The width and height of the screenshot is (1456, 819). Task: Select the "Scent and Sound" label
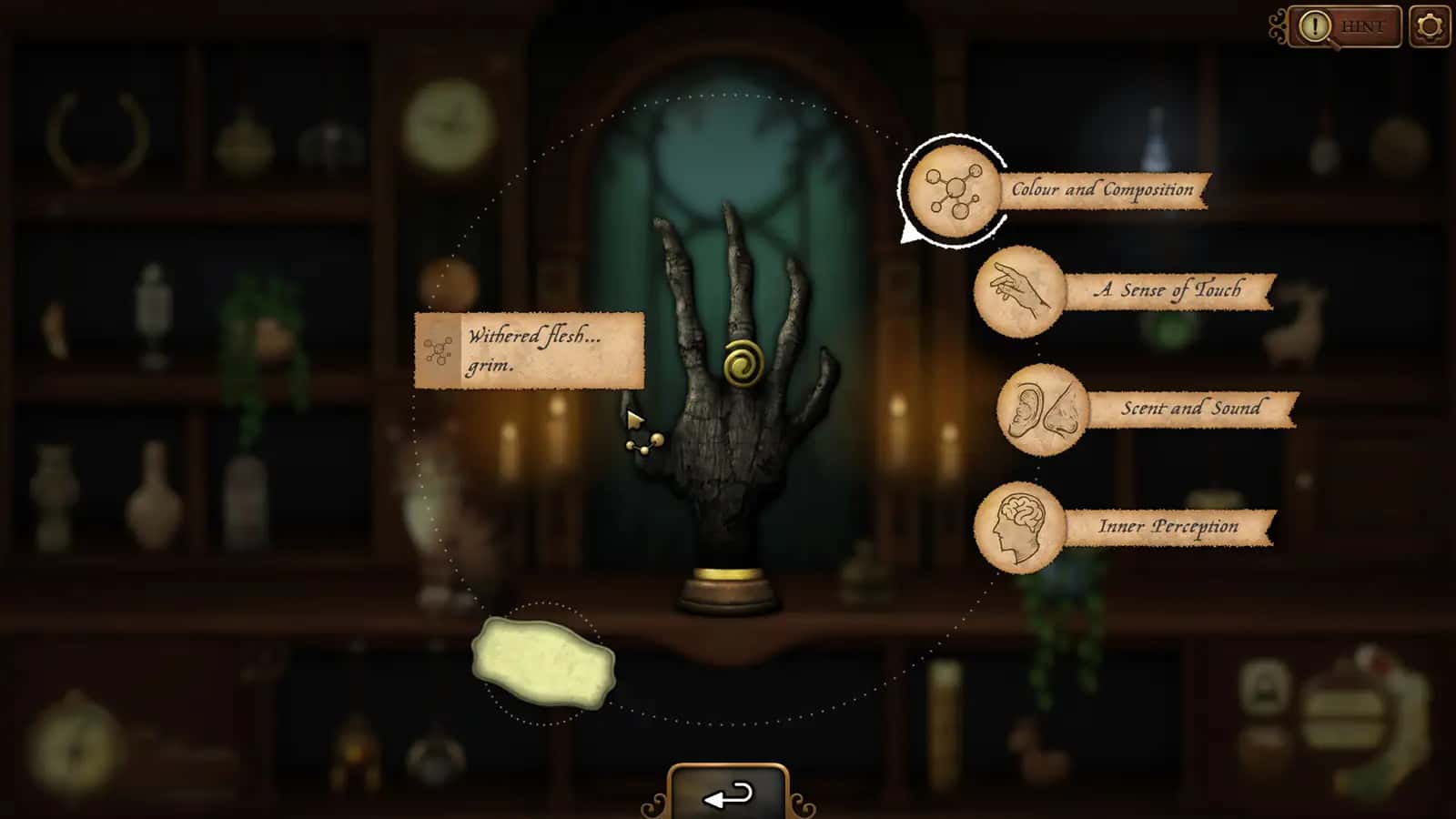pos(1193,409)
